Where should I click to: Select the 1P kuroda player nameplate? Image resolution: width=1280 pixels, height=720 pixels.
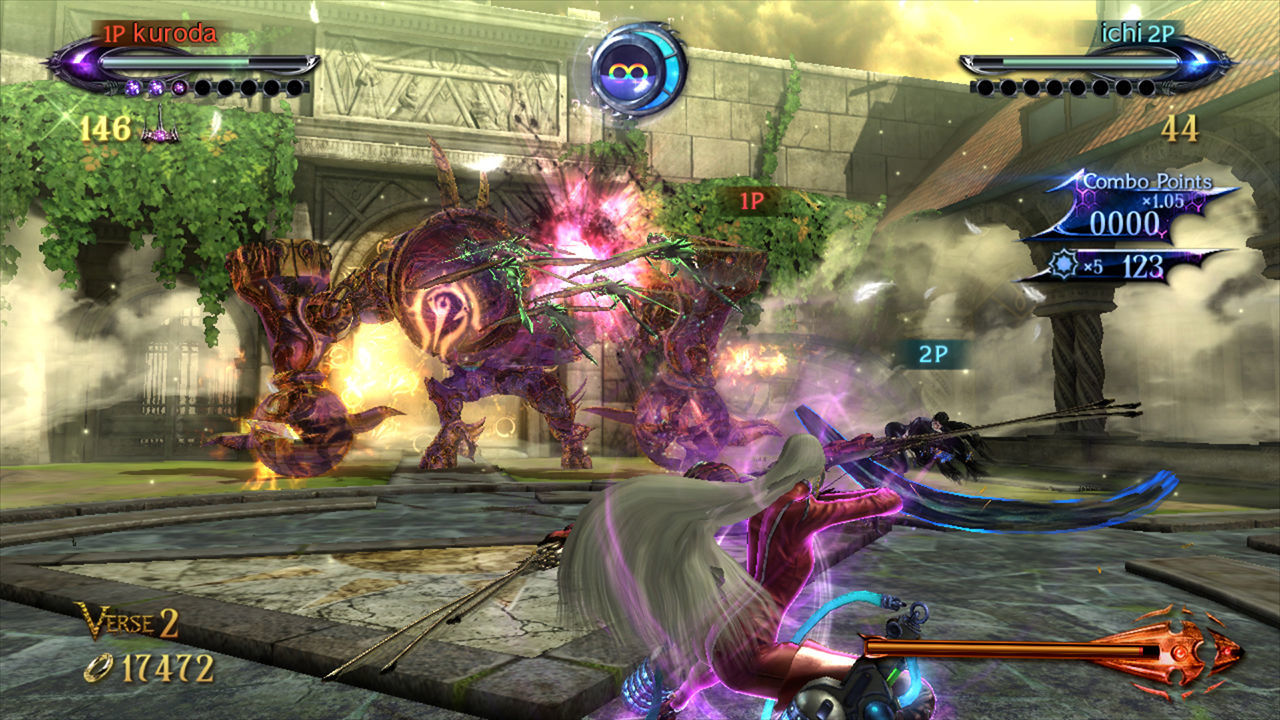click(159, 35)
